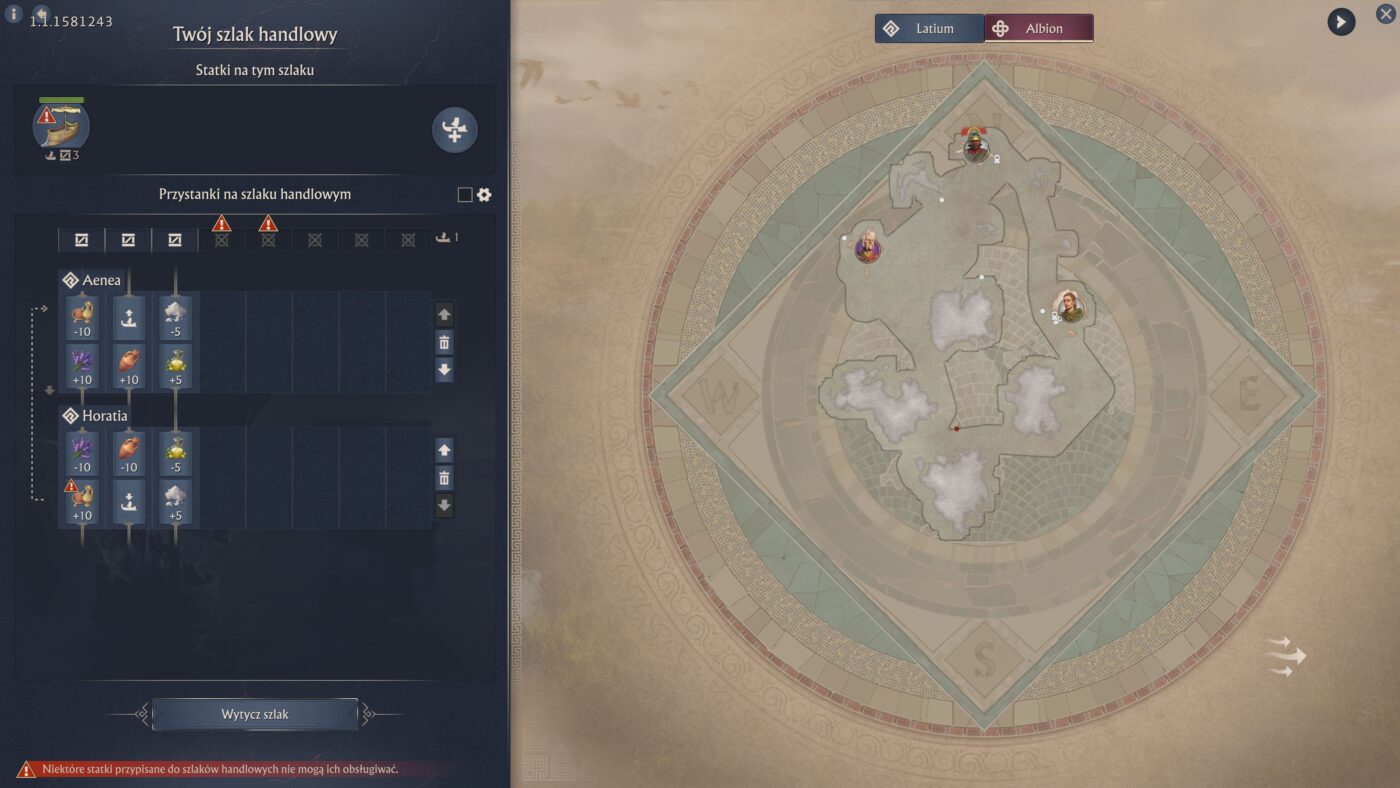Image resolution: width=1400 pixels, height=788 pixels.
Task: Select the purple-robed elder portrait on map
Action: coord(867,247)
